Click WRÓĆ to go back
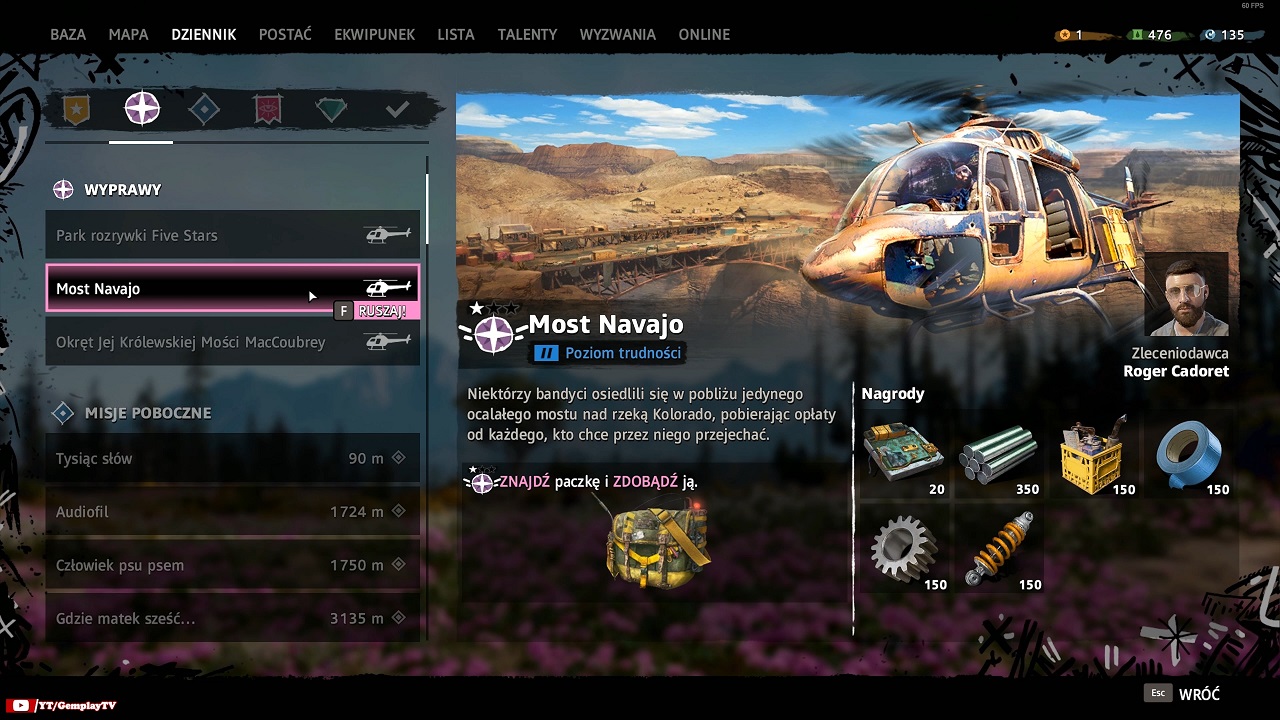This screenshot has height=720, width=1280. tap(1198, 694)
